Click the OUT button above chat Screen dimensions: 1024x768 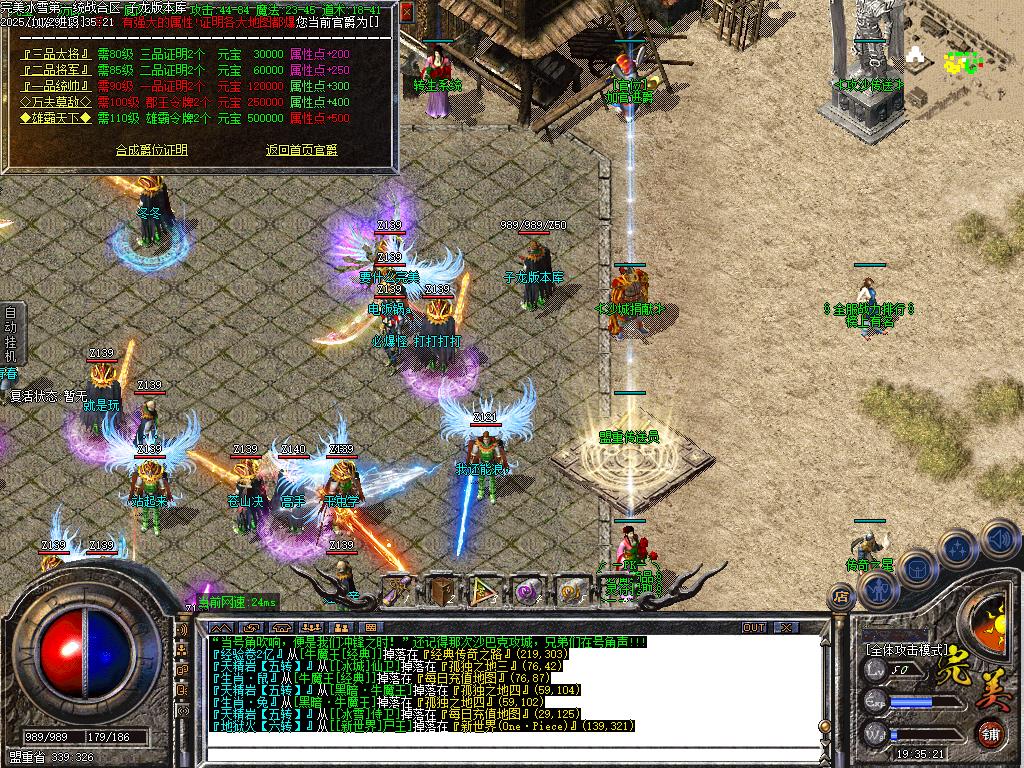[754, 627]
